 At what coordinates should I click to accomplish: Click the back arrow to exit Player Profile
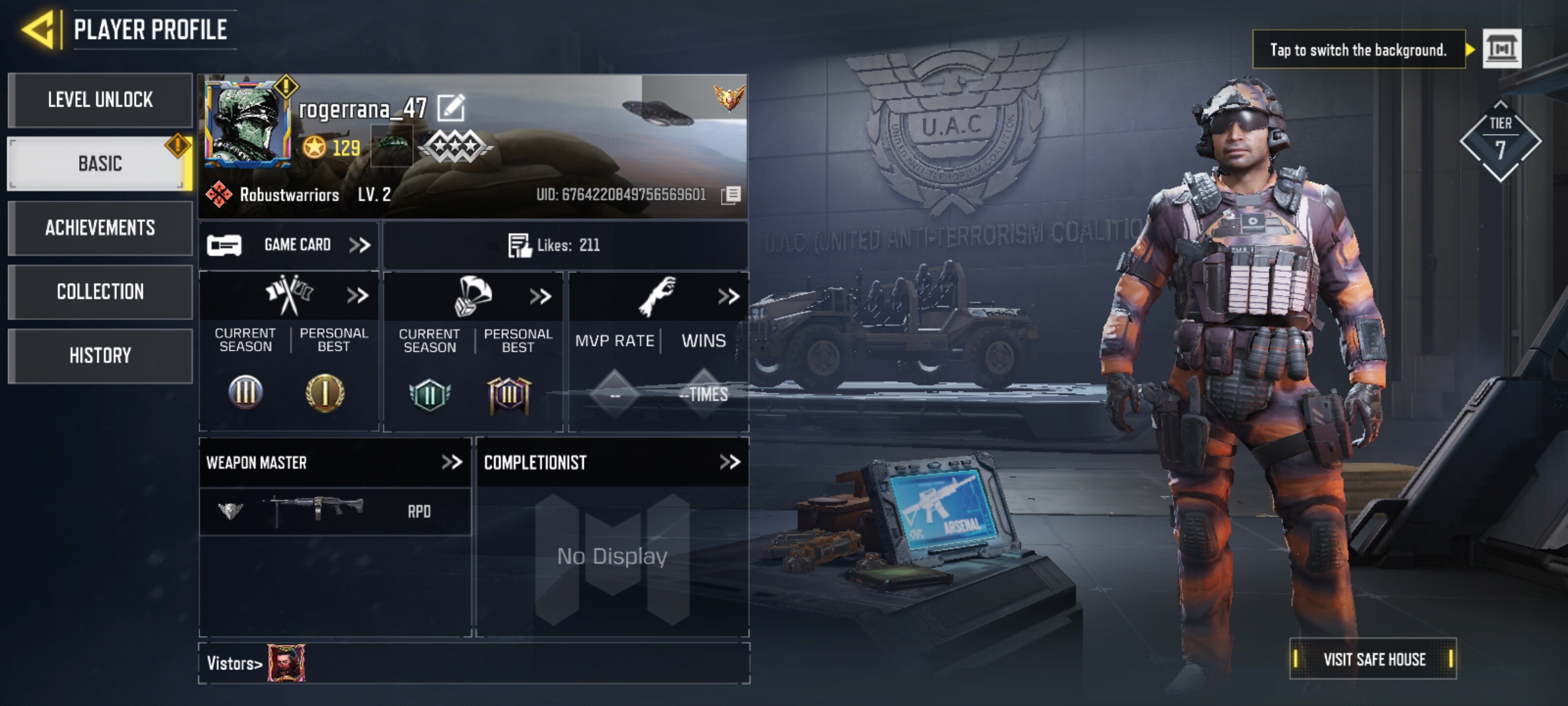(x=39, y=28)
